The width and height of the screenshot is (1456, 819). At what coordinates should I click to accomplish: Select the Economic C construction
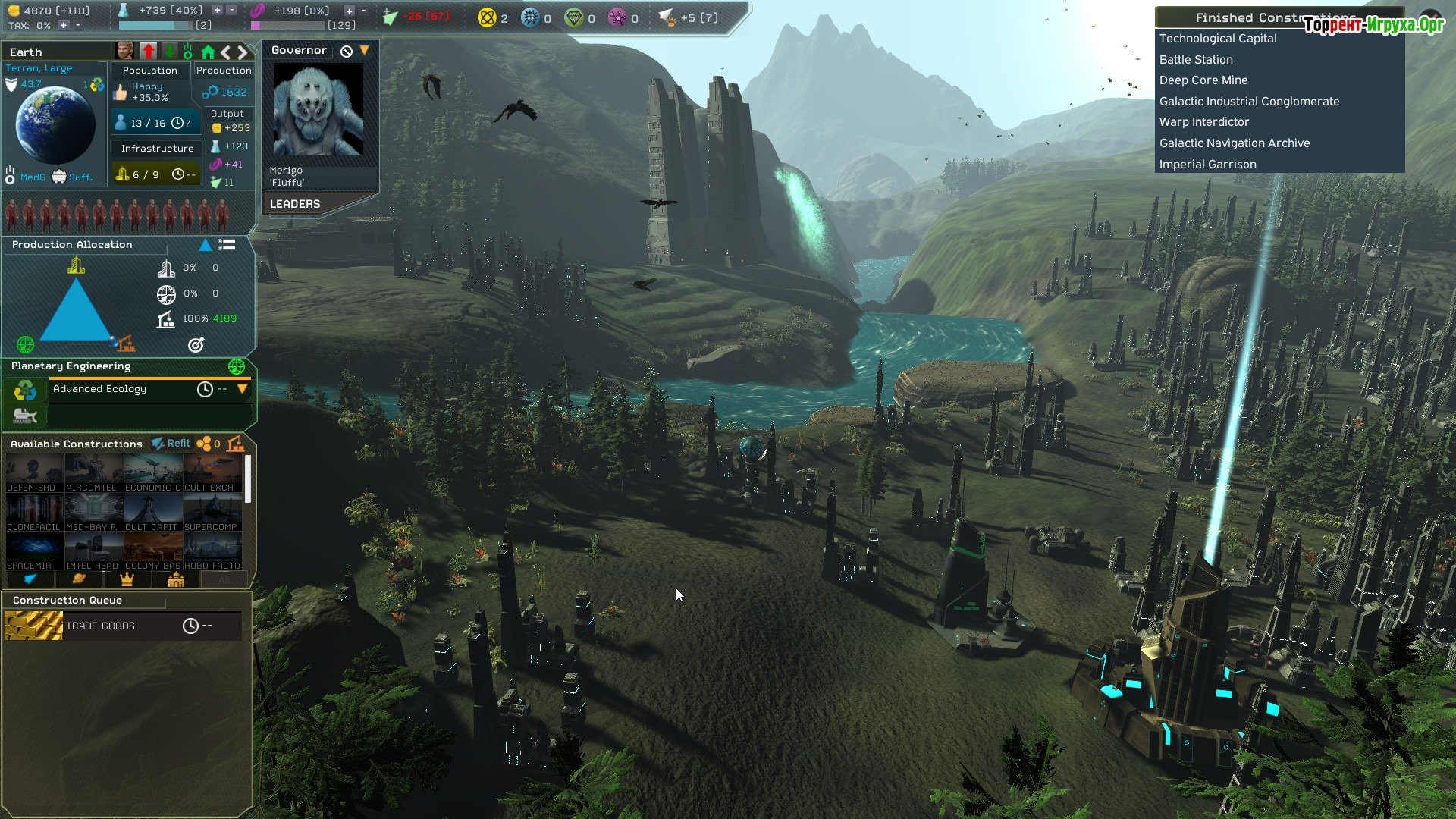click(152, 474)
